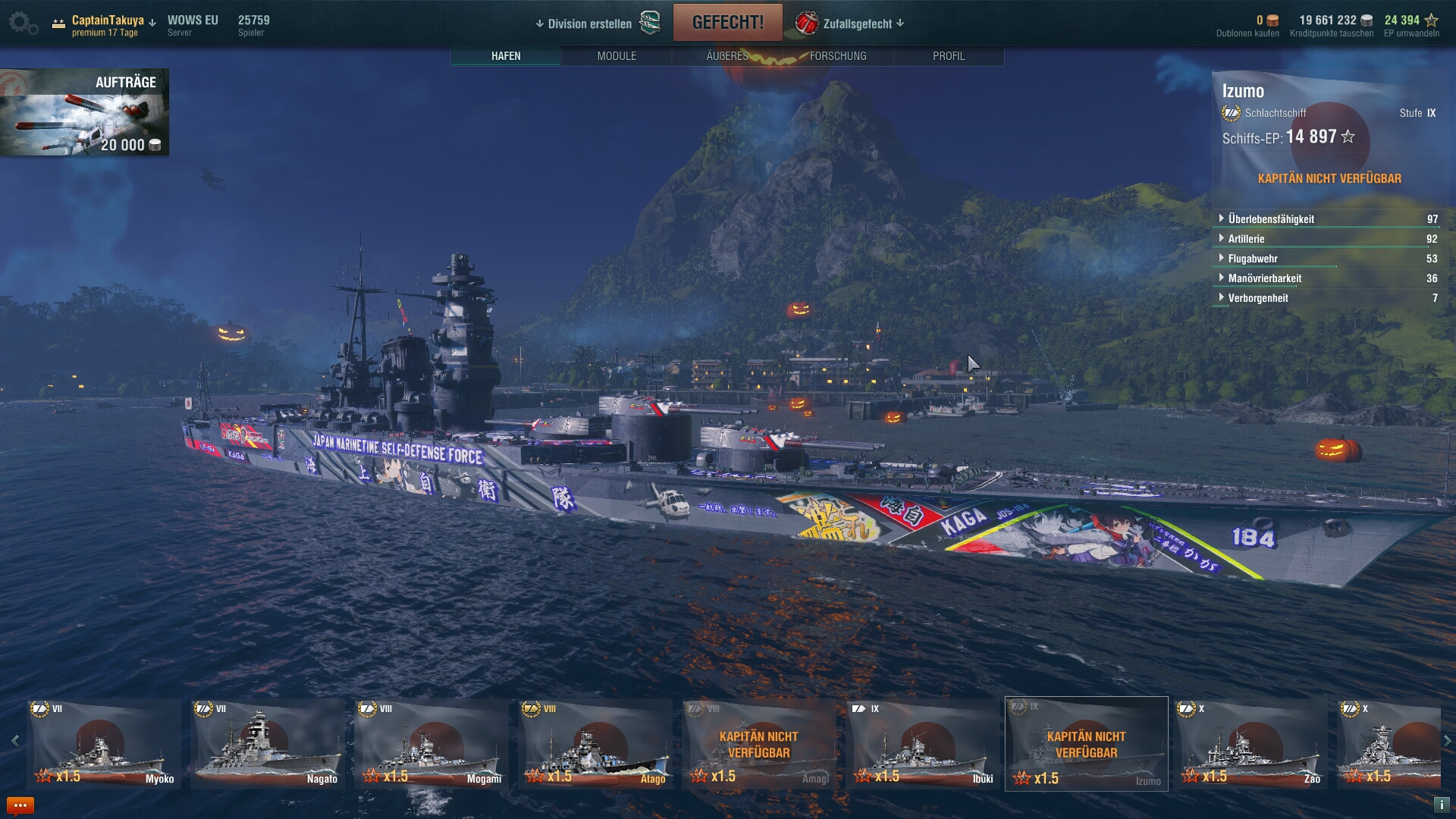Show the PROFIL tab
The height and width of the screenshot is (819, 1456).
(x=949, y=56)
